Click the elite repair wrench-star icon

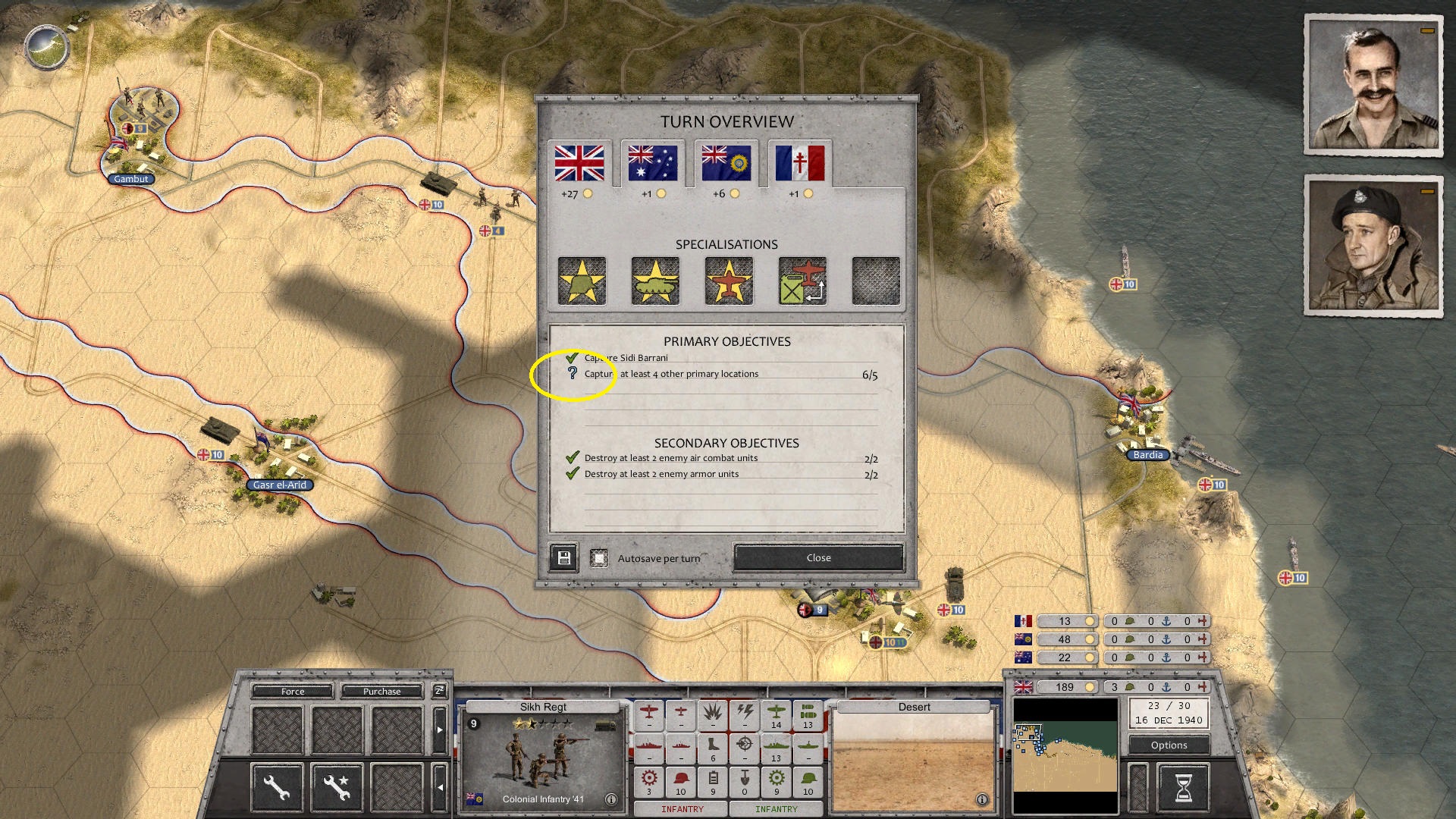click(x=336, y=786)
